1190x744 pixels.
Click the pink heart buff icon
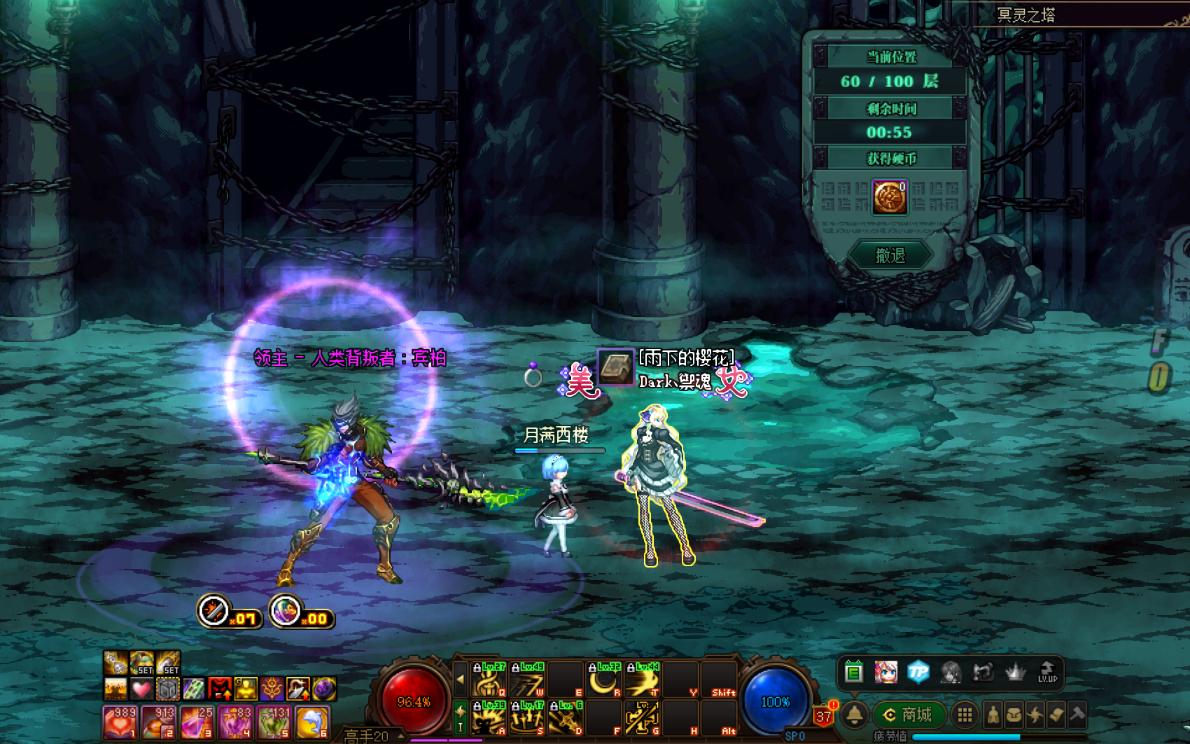(142, 689)
